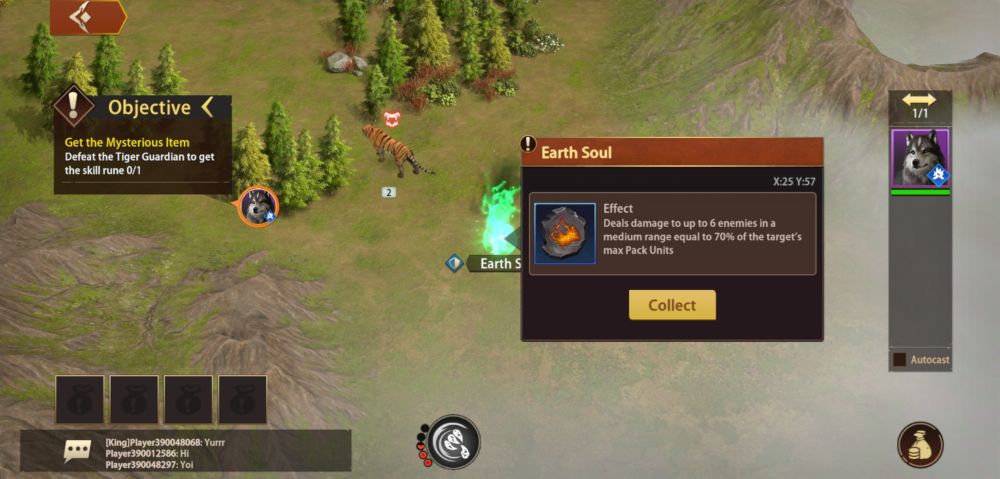Collapse the Objective panel arrow
Image resolution: width=1000 pixels, height=479 pixels.
(x=207, y=107)
